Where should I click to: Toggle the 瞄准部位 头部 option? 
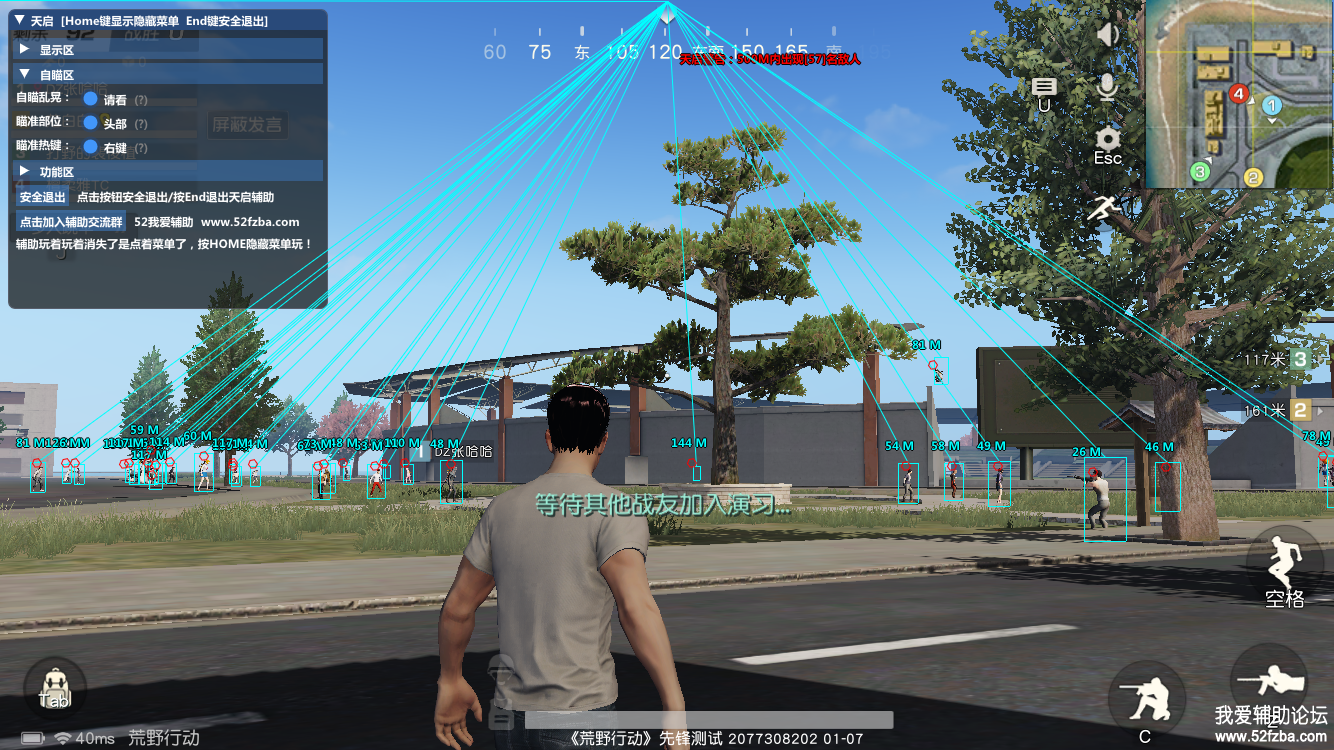(x=90, y=123)
